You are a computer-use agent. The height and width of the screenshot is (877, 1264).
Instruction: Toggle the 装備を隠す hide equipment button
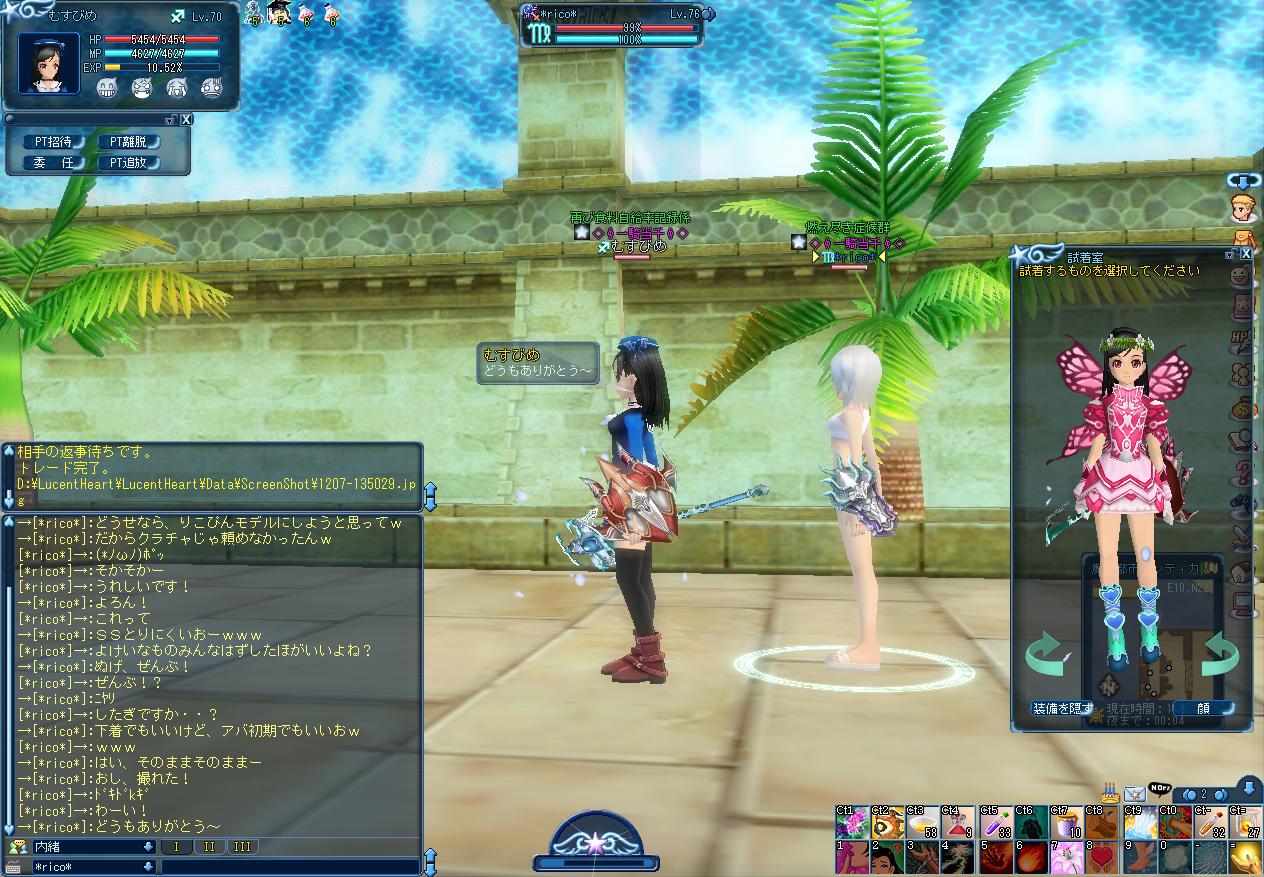click(x=1063, y=708)
